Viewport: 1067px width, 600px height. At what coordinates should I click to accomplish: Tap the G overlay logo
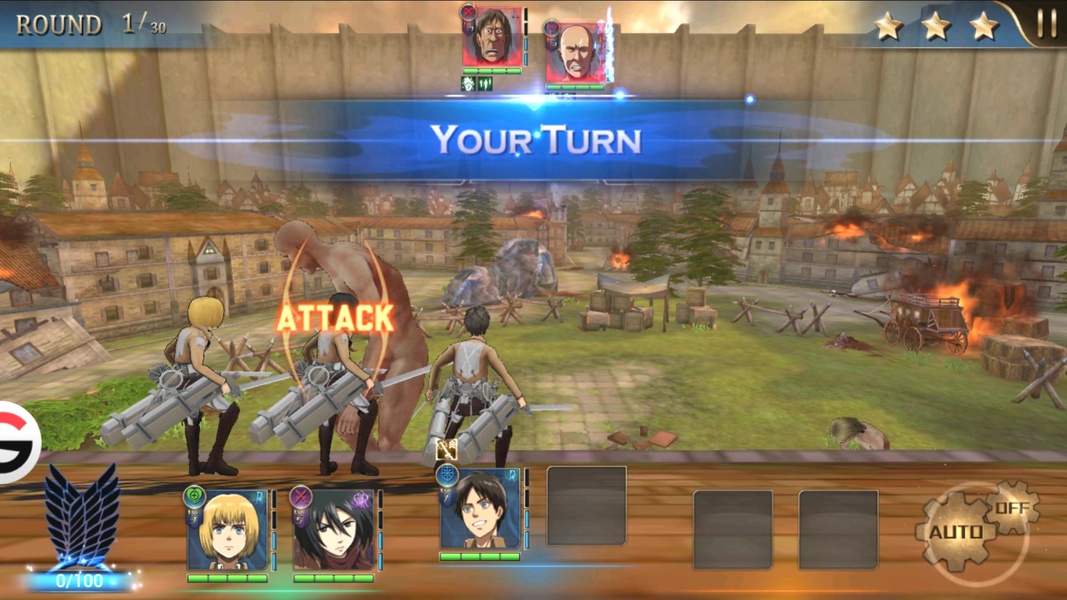[17, 441]
